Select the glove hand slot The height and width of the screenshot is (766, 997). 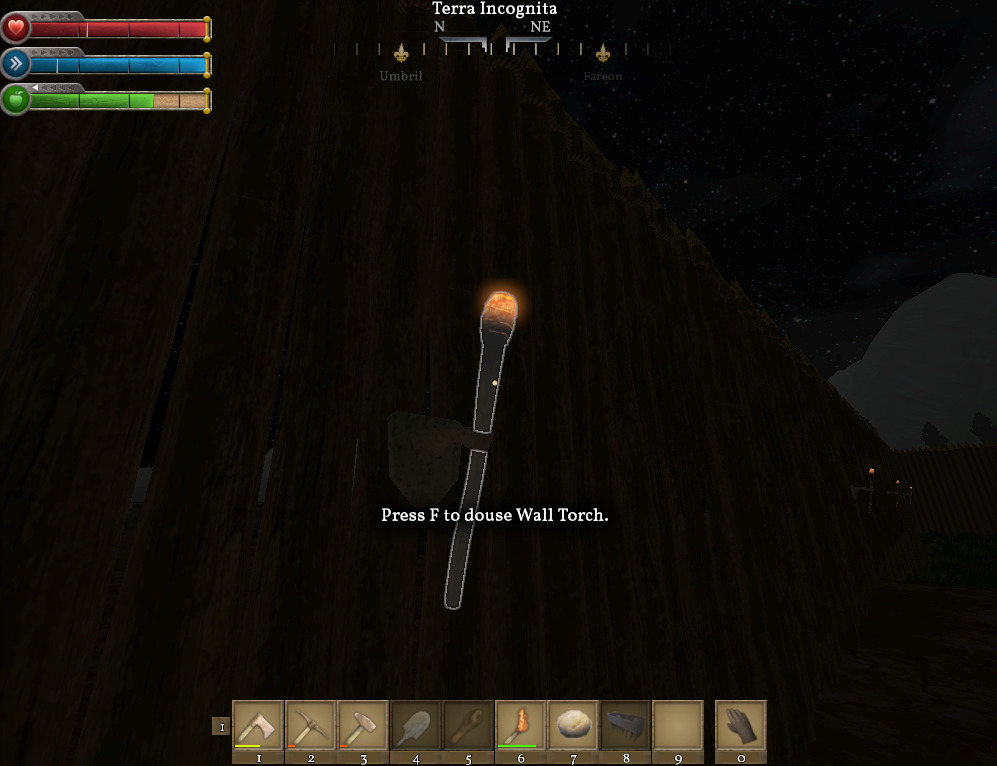741,725
